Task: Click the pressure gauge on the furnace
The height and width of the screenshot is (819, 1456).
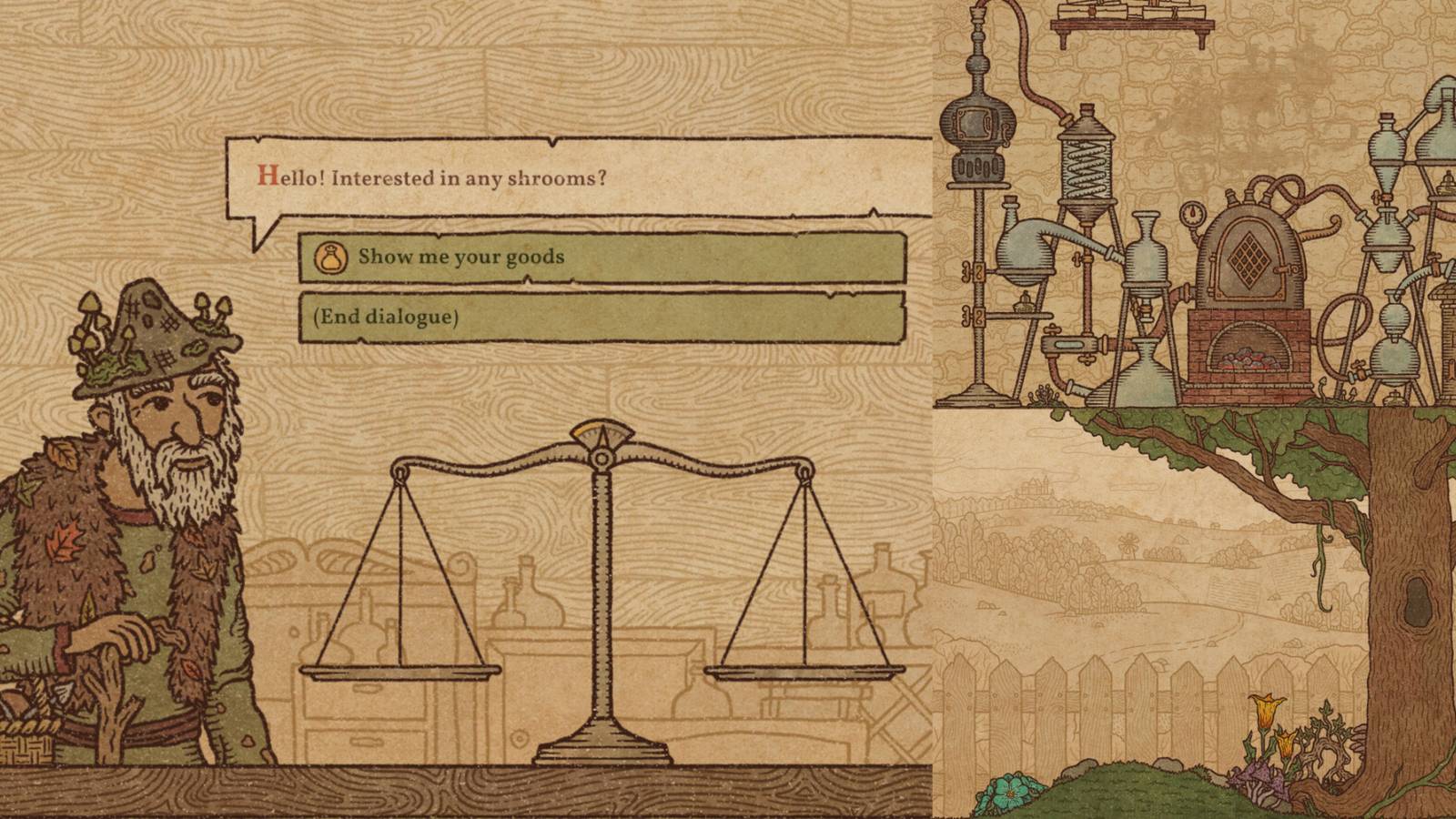Action: click(x=1192, y=213)
